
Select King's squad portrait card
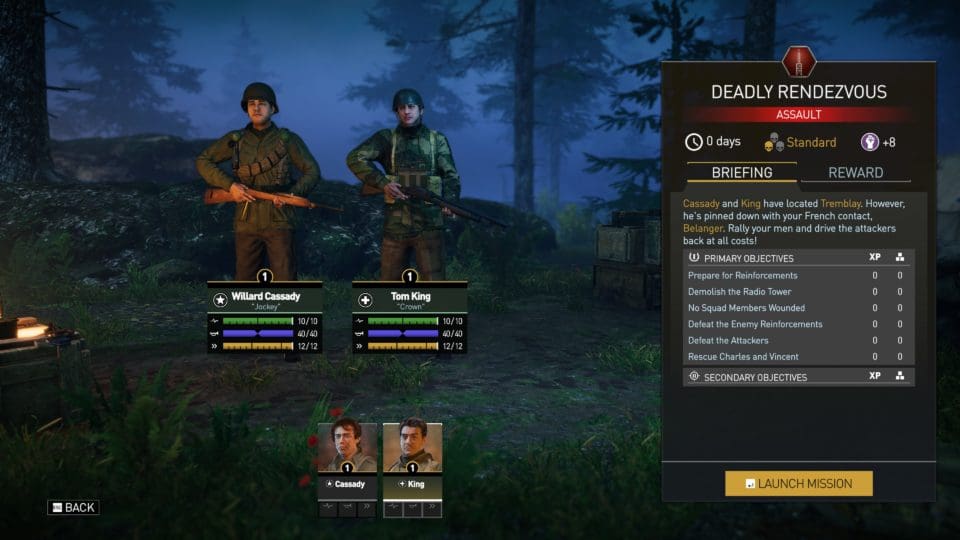tap(412, 460)
